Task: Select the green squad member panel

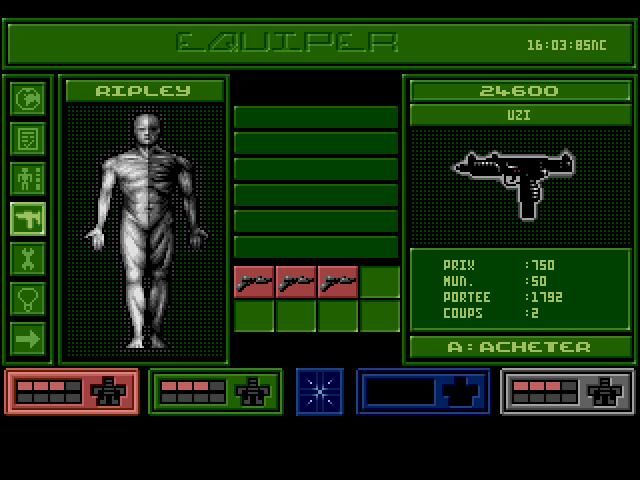Action: coord(215,391)
